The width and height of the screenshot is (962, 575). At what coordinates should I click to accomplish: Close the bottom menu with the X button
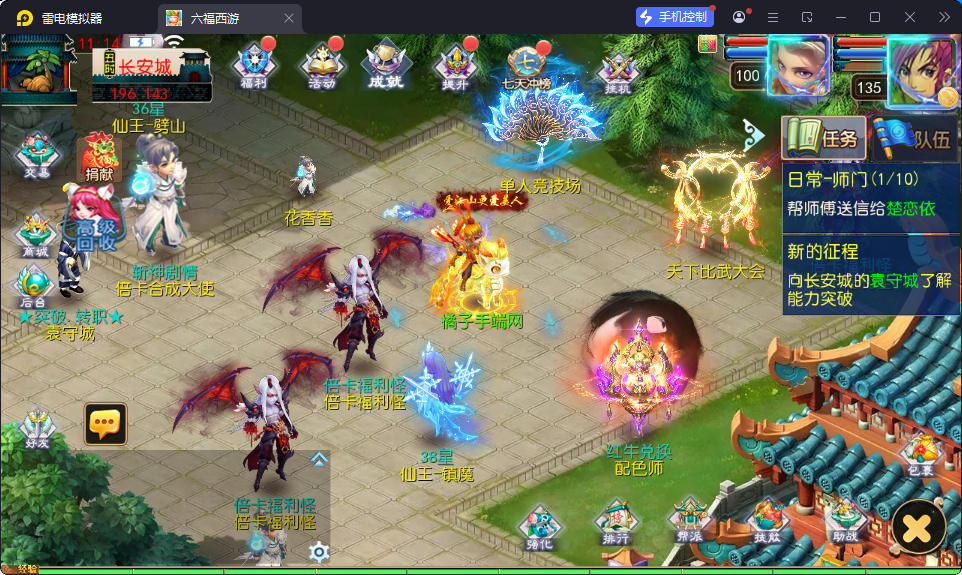[x=919, y=527]
